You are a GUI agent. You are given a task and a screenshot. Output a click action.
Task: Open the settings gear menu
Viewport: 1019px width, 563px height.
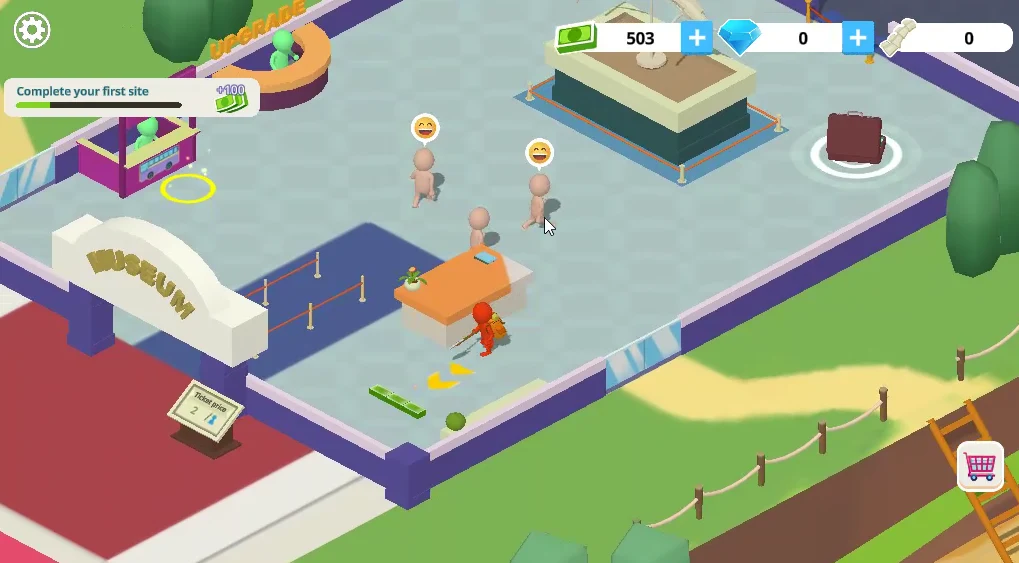click(x=32, y=30)
